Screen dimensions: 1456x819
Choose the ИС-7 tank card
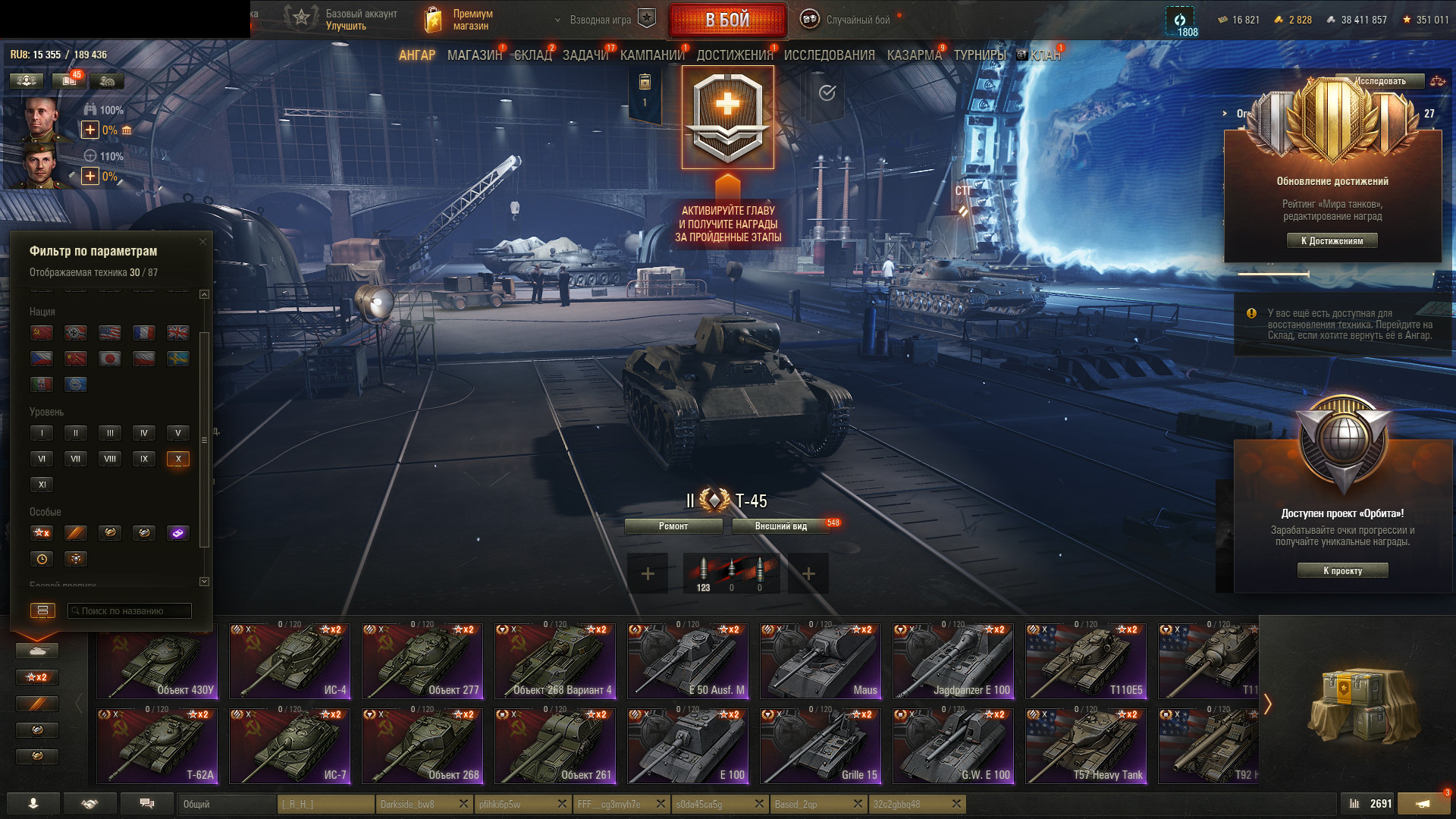tap(290, 745)
